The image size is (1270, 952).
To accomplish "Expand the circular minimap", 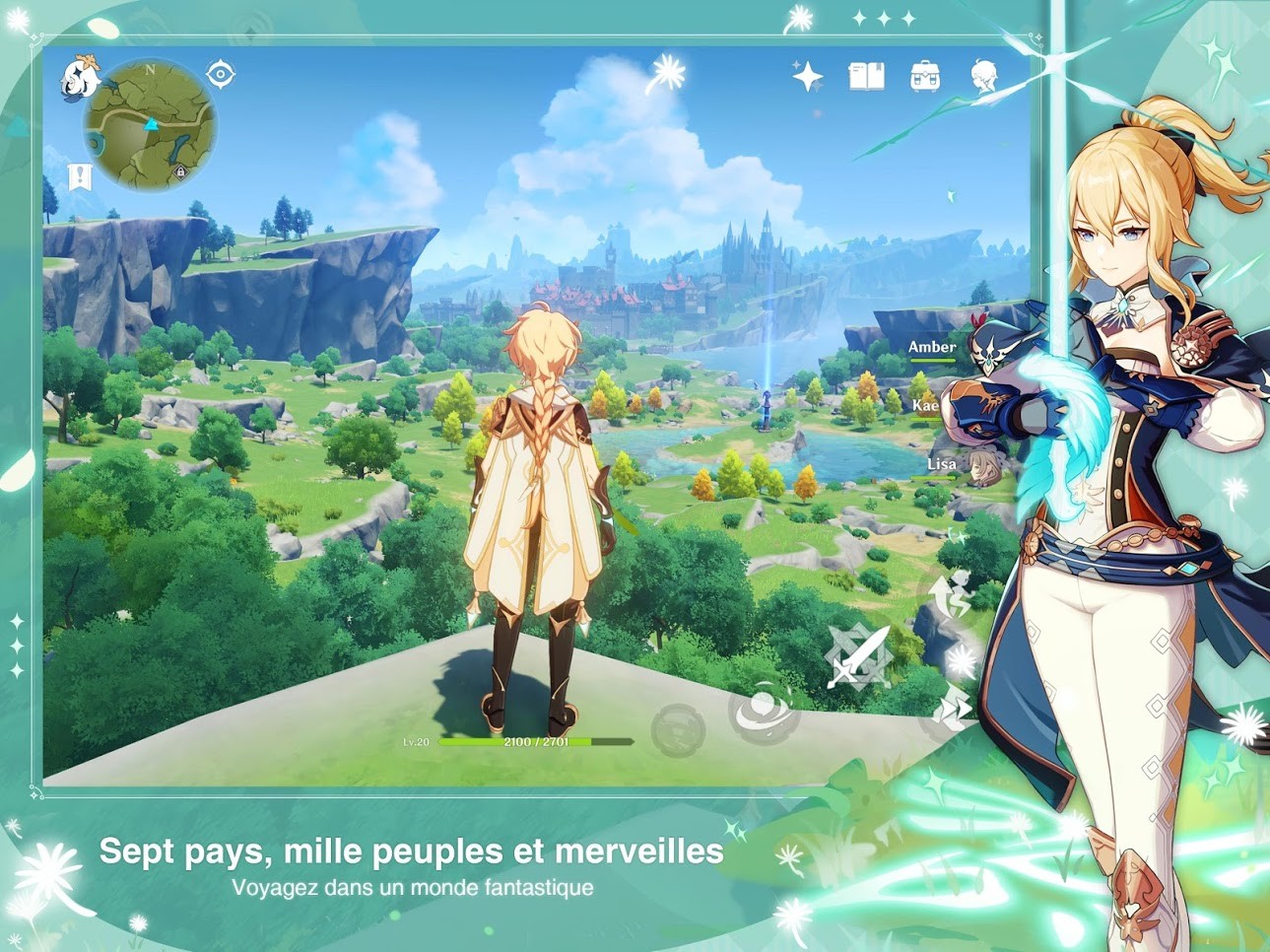I will pos(150,124).
